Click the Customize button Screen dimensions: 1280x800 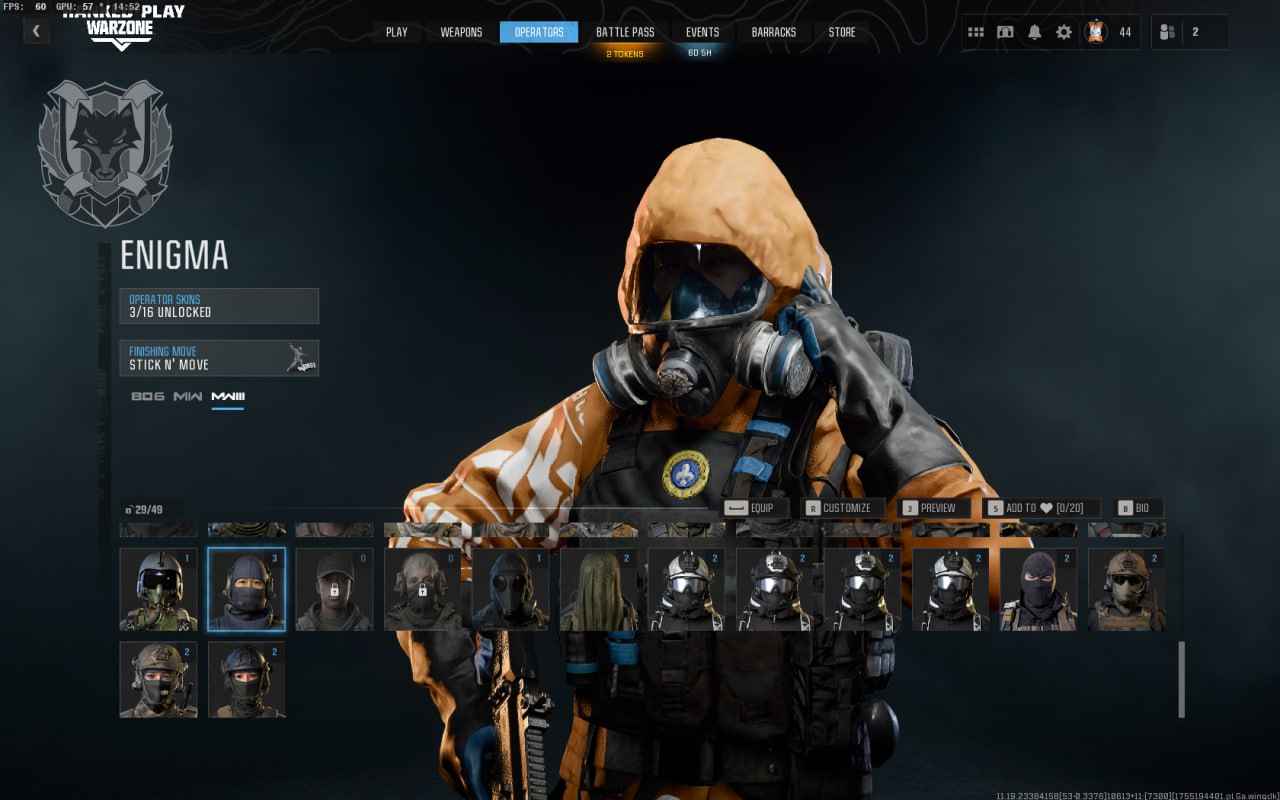(x=845, y=508)
